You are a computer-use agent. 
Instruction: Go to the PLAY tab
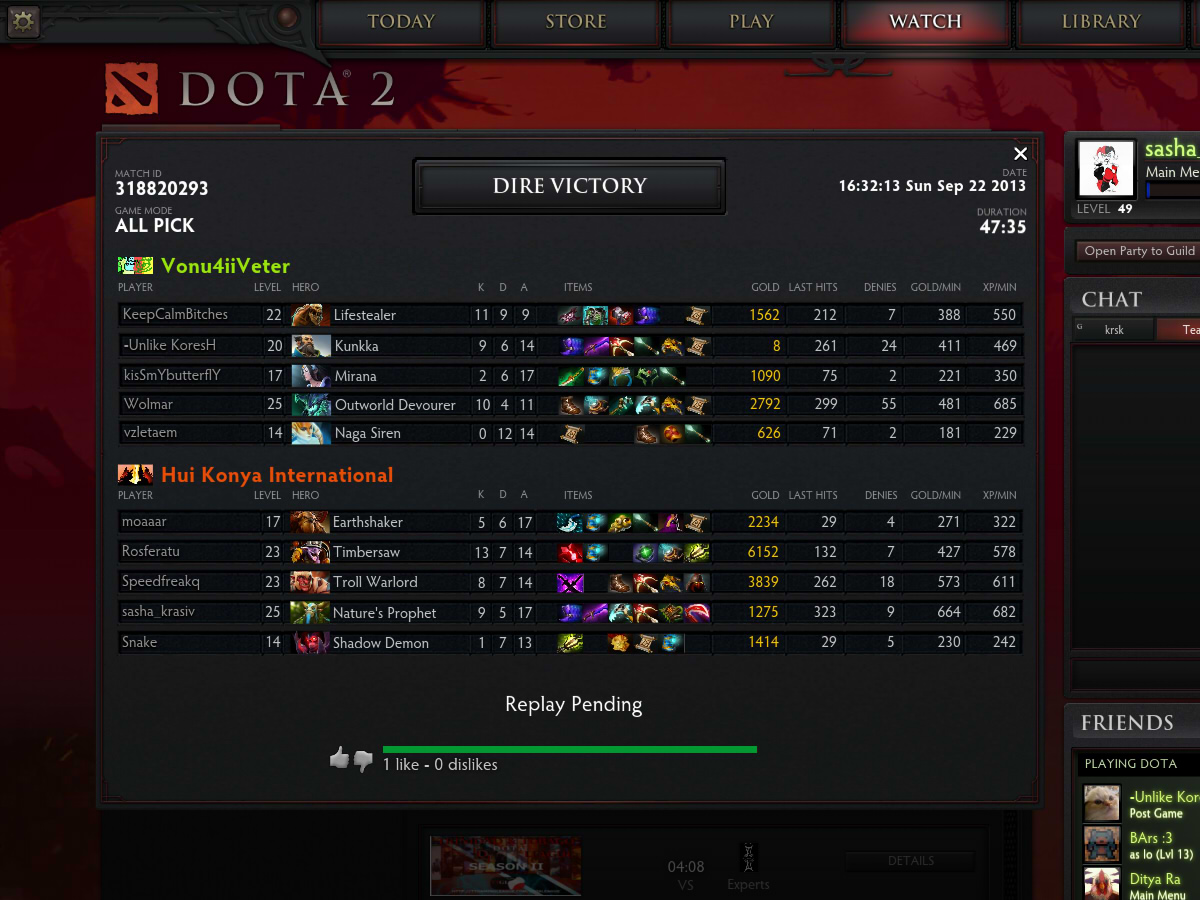[x=751, y=22]
